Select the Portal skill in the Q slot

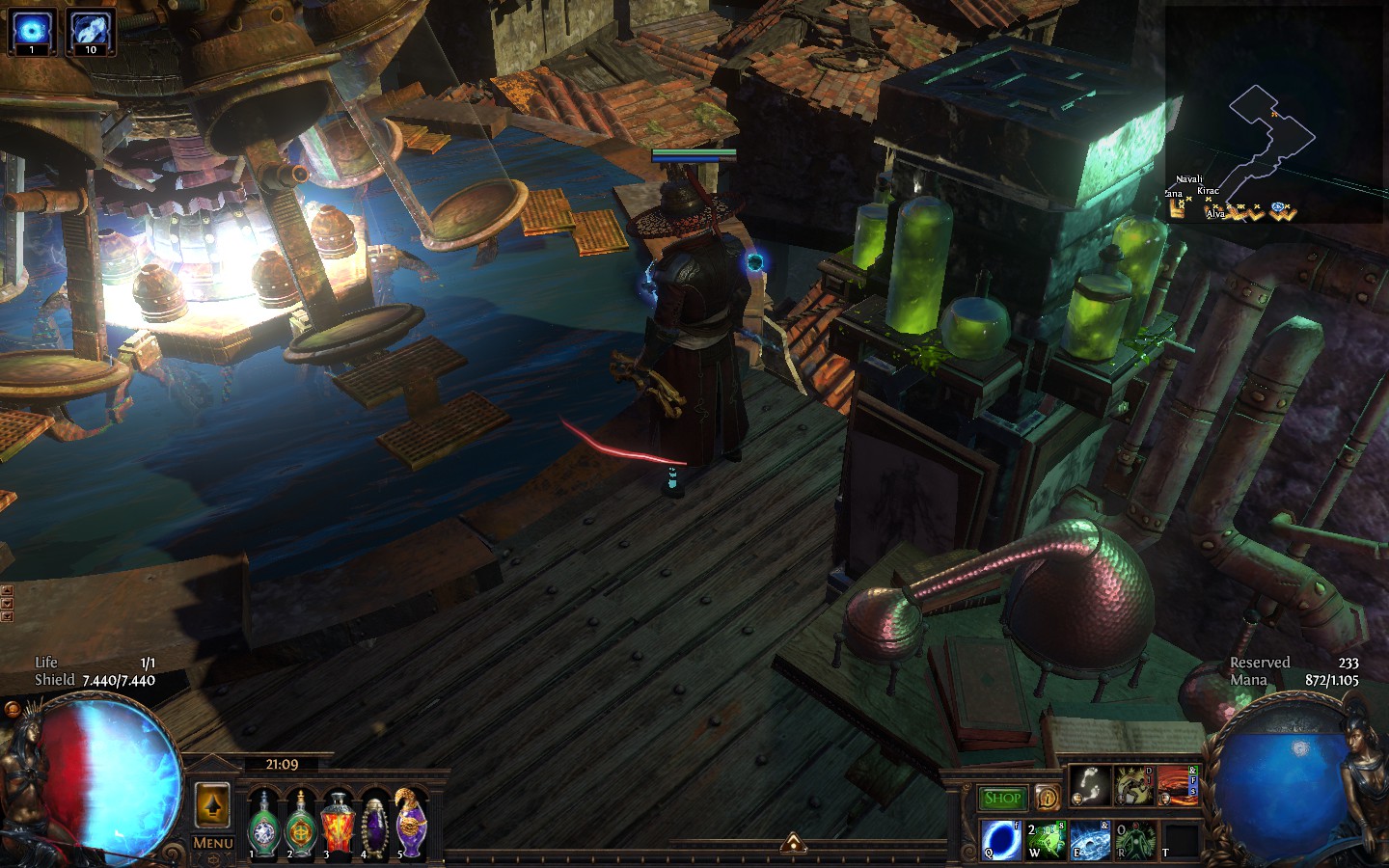pyautogui.click(x=999, y=839)
